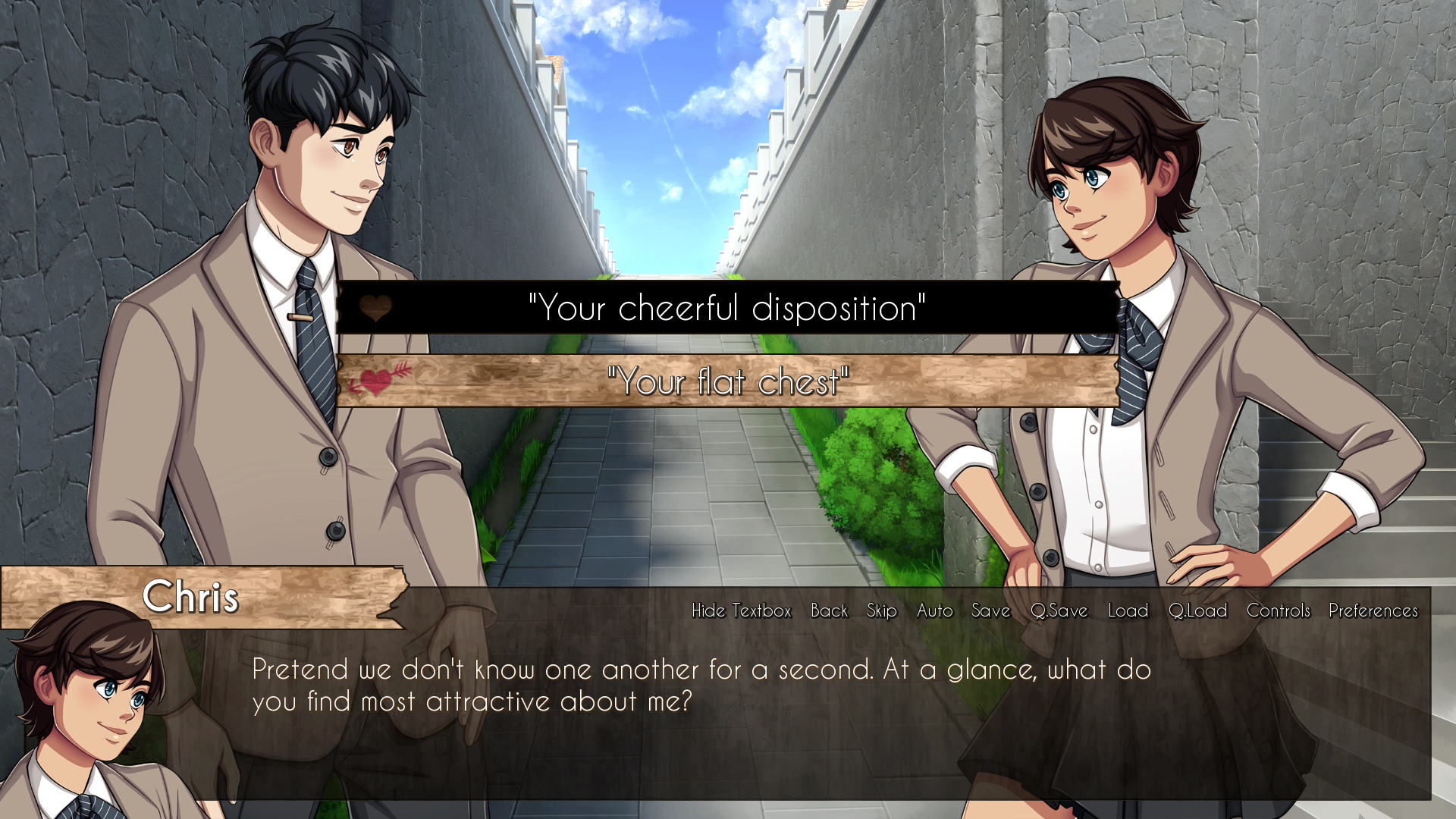This screenshot has height=819, width=1456.
Task: Enable Auto-read mode
Action: 934,610
